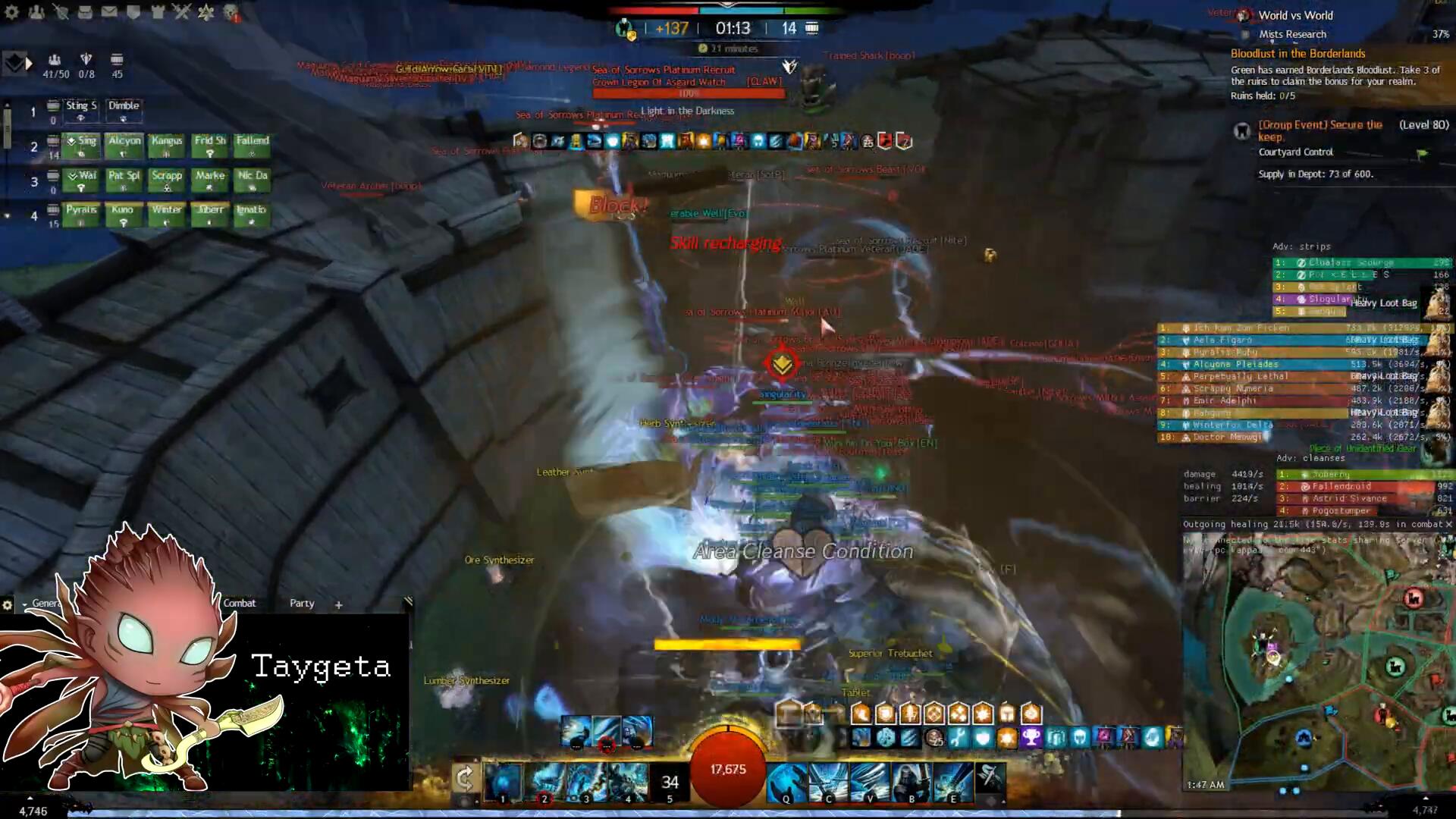Use the healing skill Q

pyautogui.click(x=786, y=782)
